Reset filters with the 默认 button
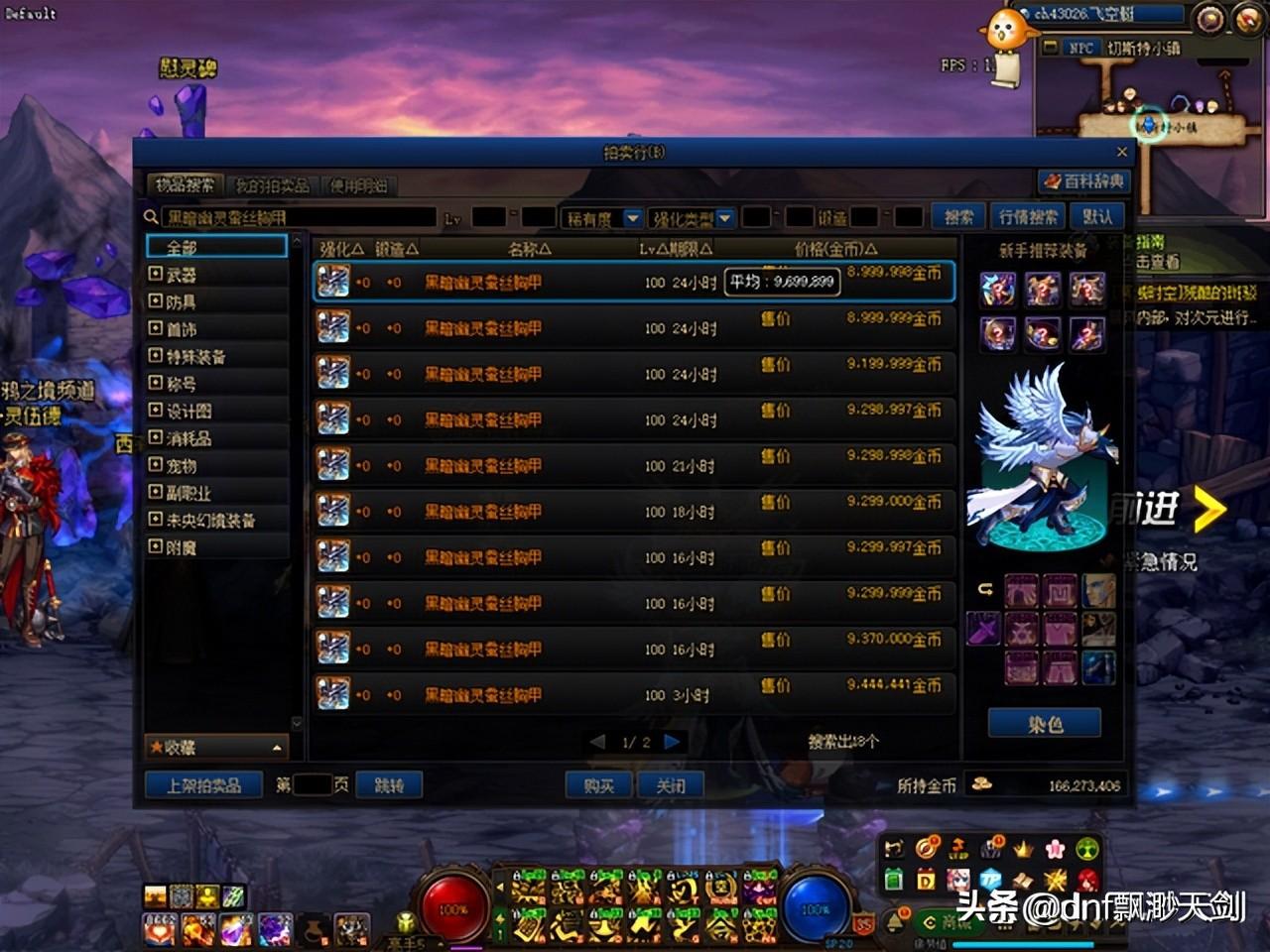 [1097, 217]
